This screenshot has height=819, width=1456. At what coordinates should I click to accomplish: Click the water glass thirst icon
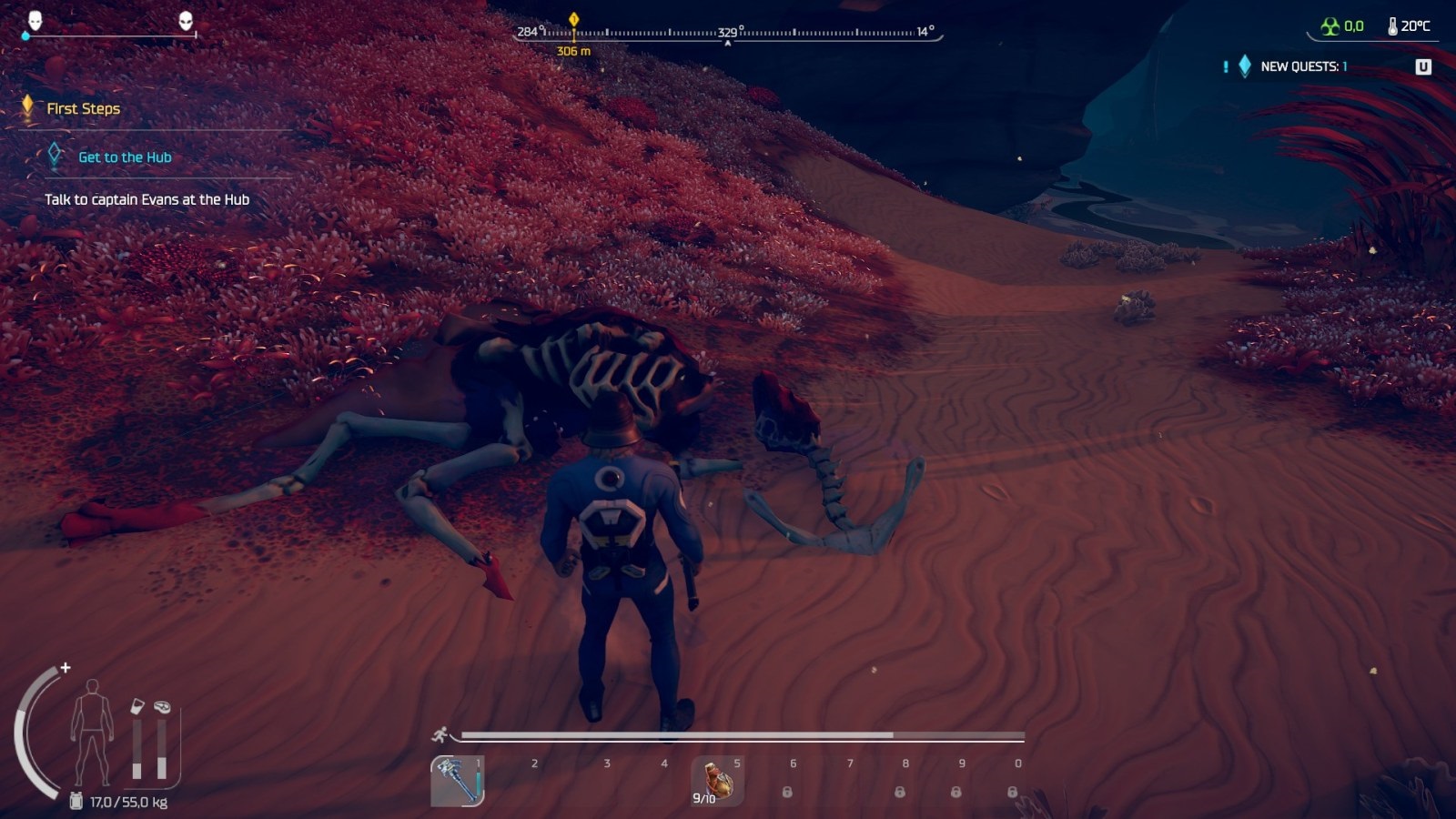pos(137,706)
